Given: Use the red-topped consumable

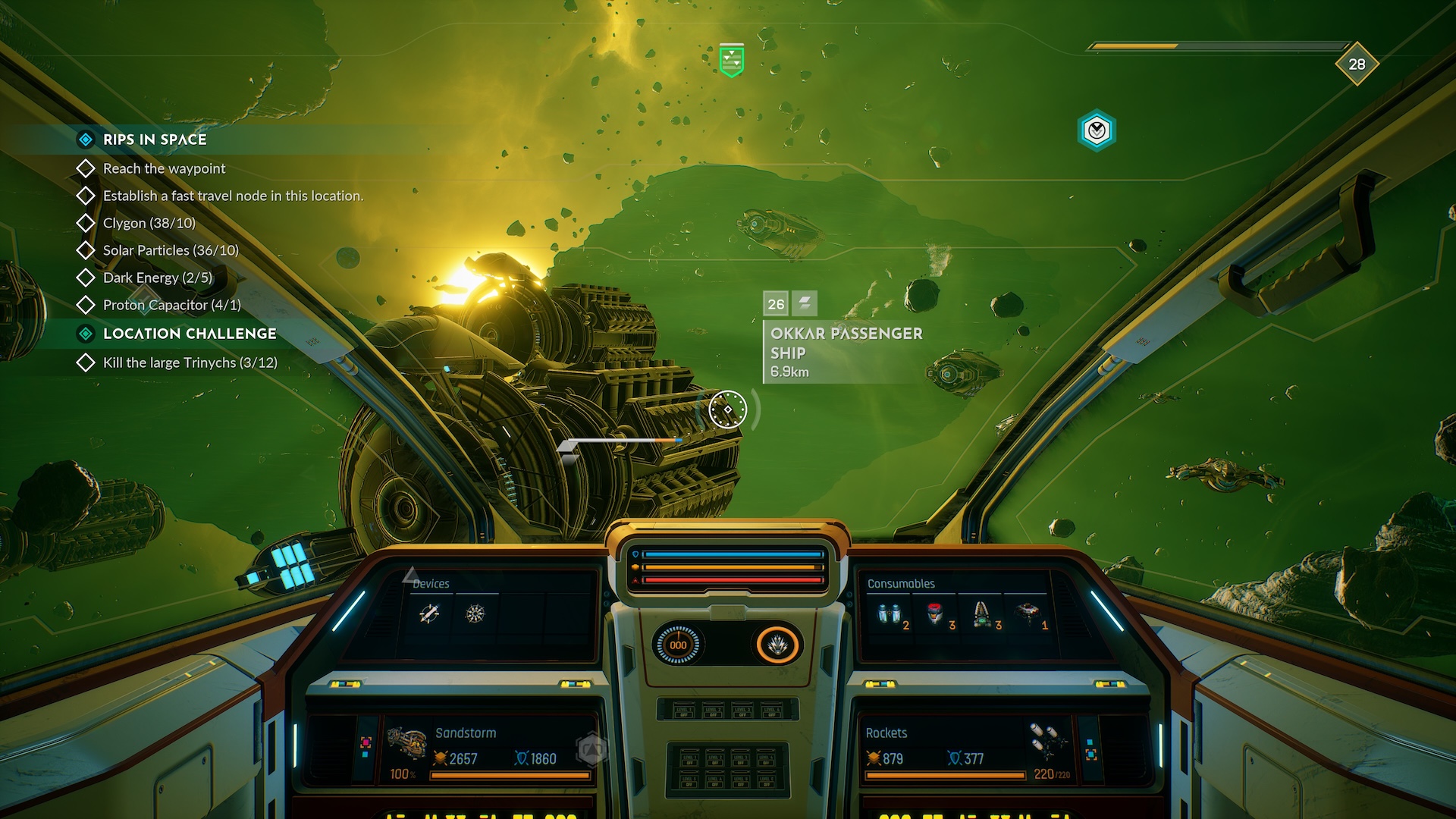Looking at the screenshot, I should (936, 613).
